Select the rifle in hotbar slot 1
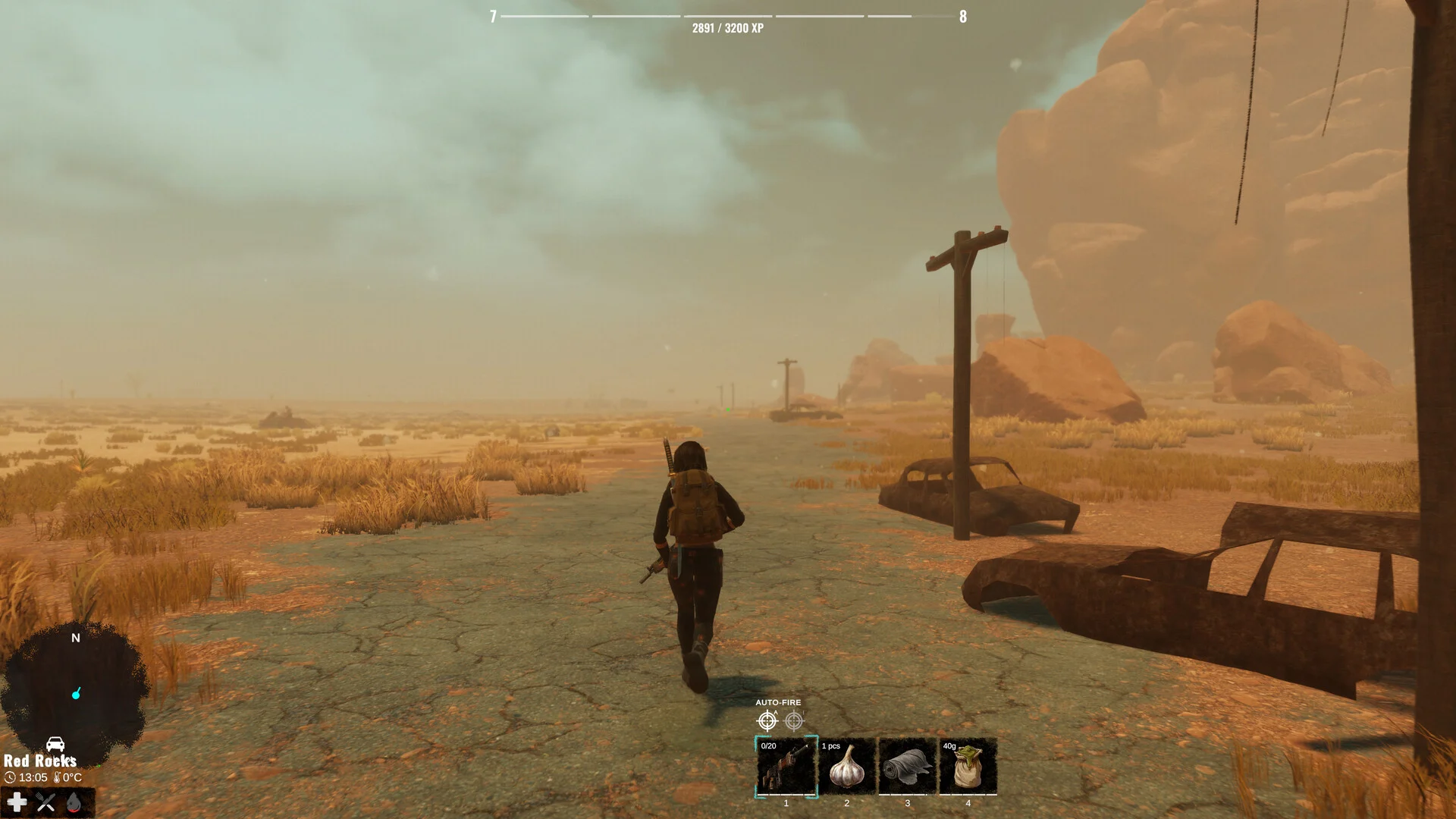This screenshot has width=1456, height=819. pos(786,767)
